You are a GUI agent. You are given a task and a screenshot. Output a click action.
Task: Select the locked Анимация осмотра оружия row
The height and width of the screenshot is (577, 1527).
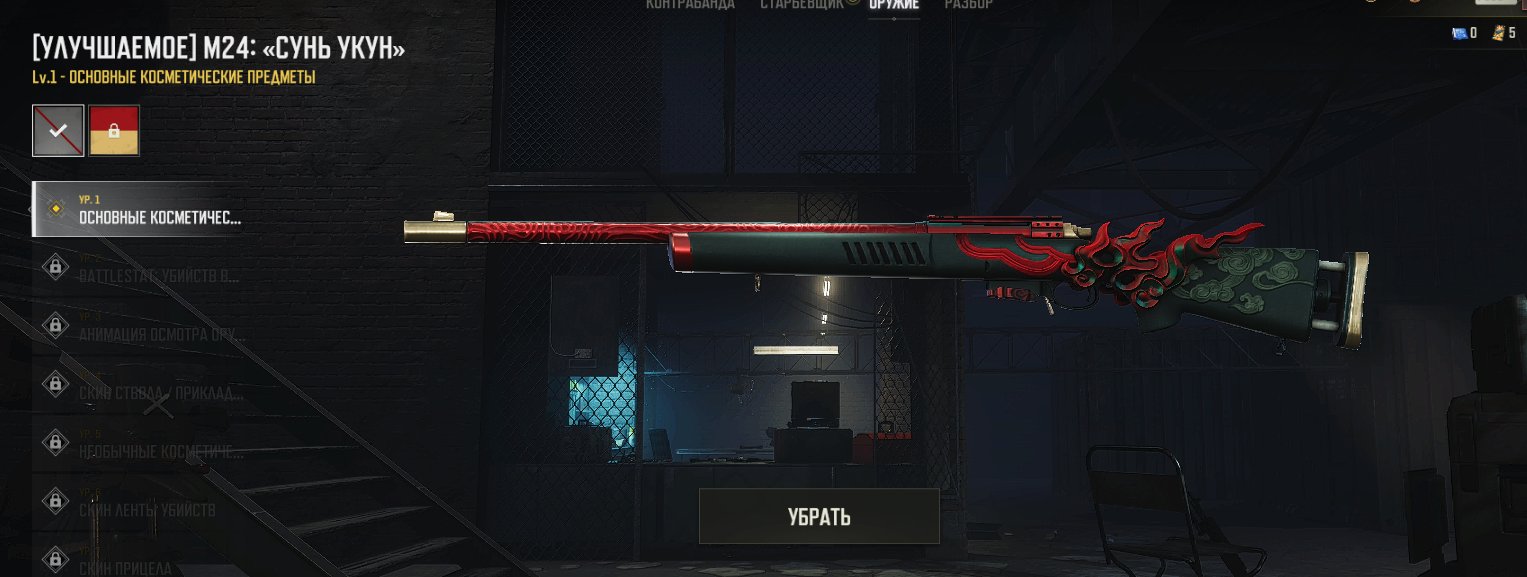(140, 327)
